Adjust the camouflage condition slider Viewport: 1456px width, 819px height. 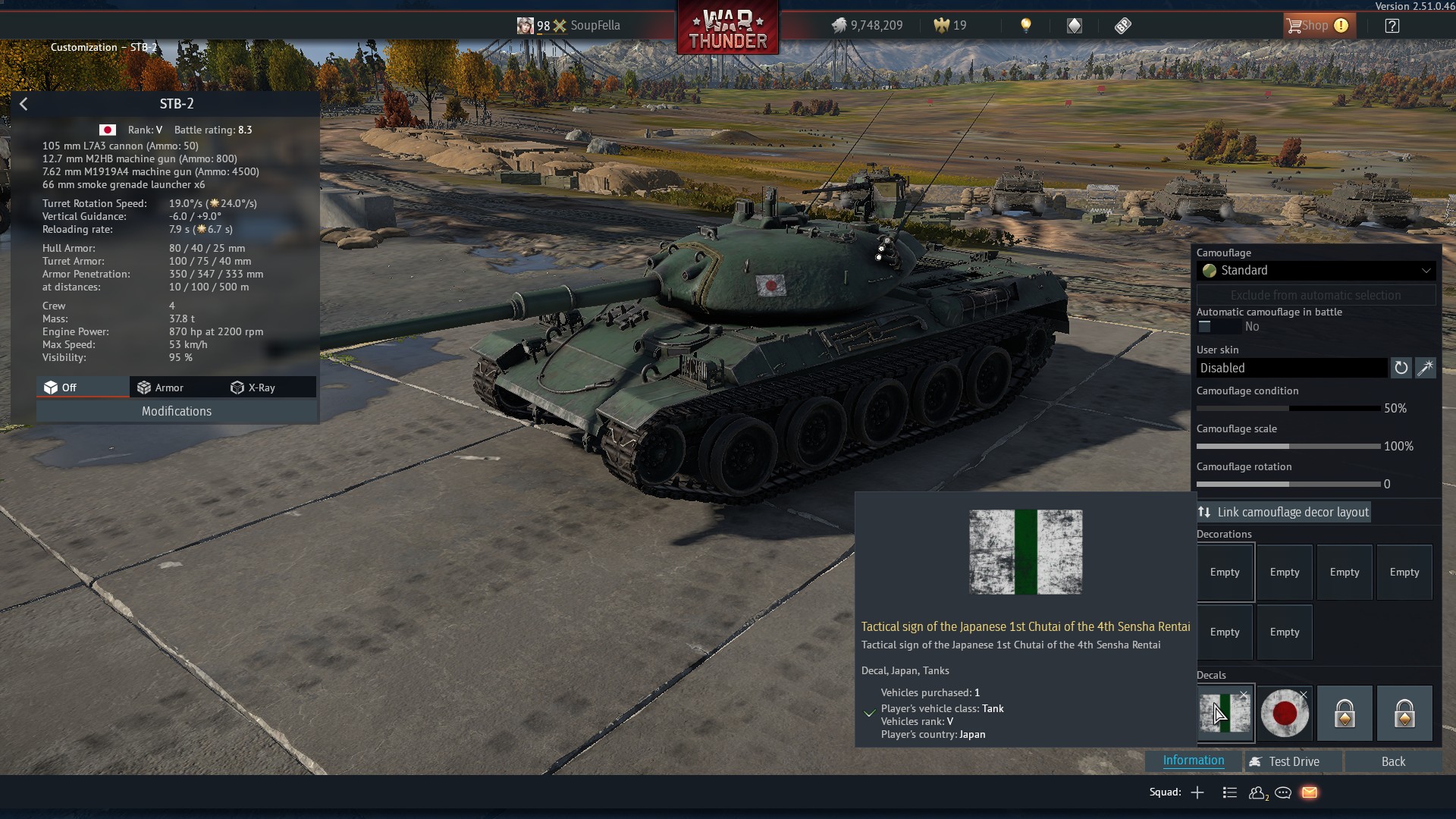(x=1288, y=409)
